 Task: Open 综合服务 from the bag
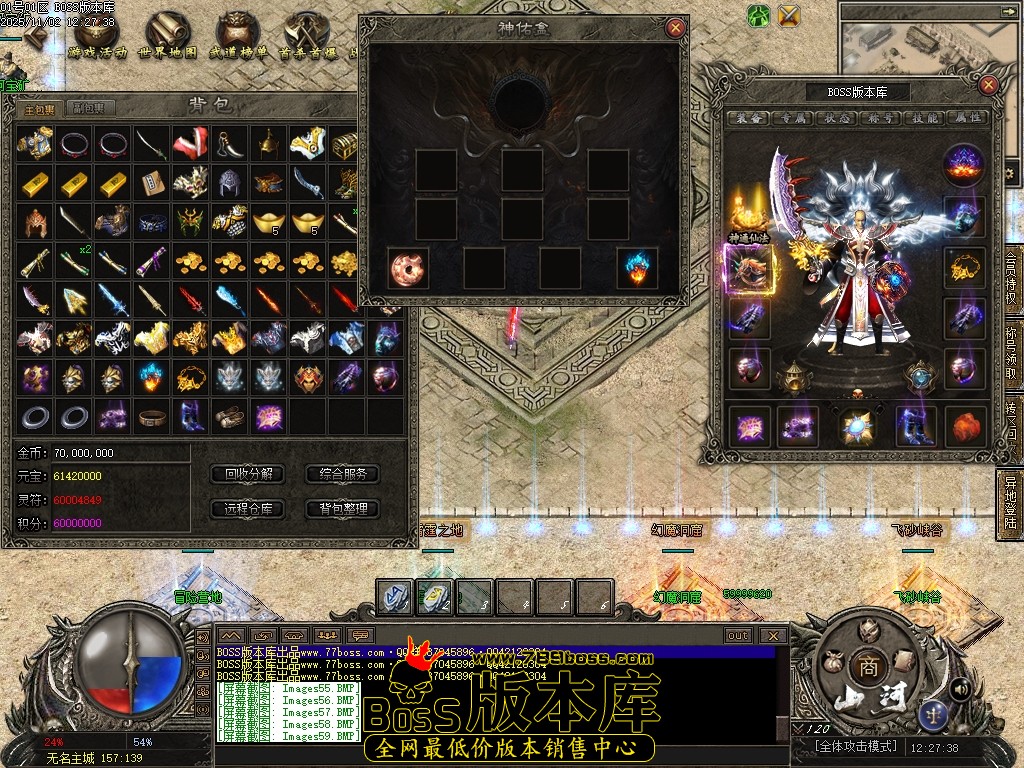(x=343, y=474)
